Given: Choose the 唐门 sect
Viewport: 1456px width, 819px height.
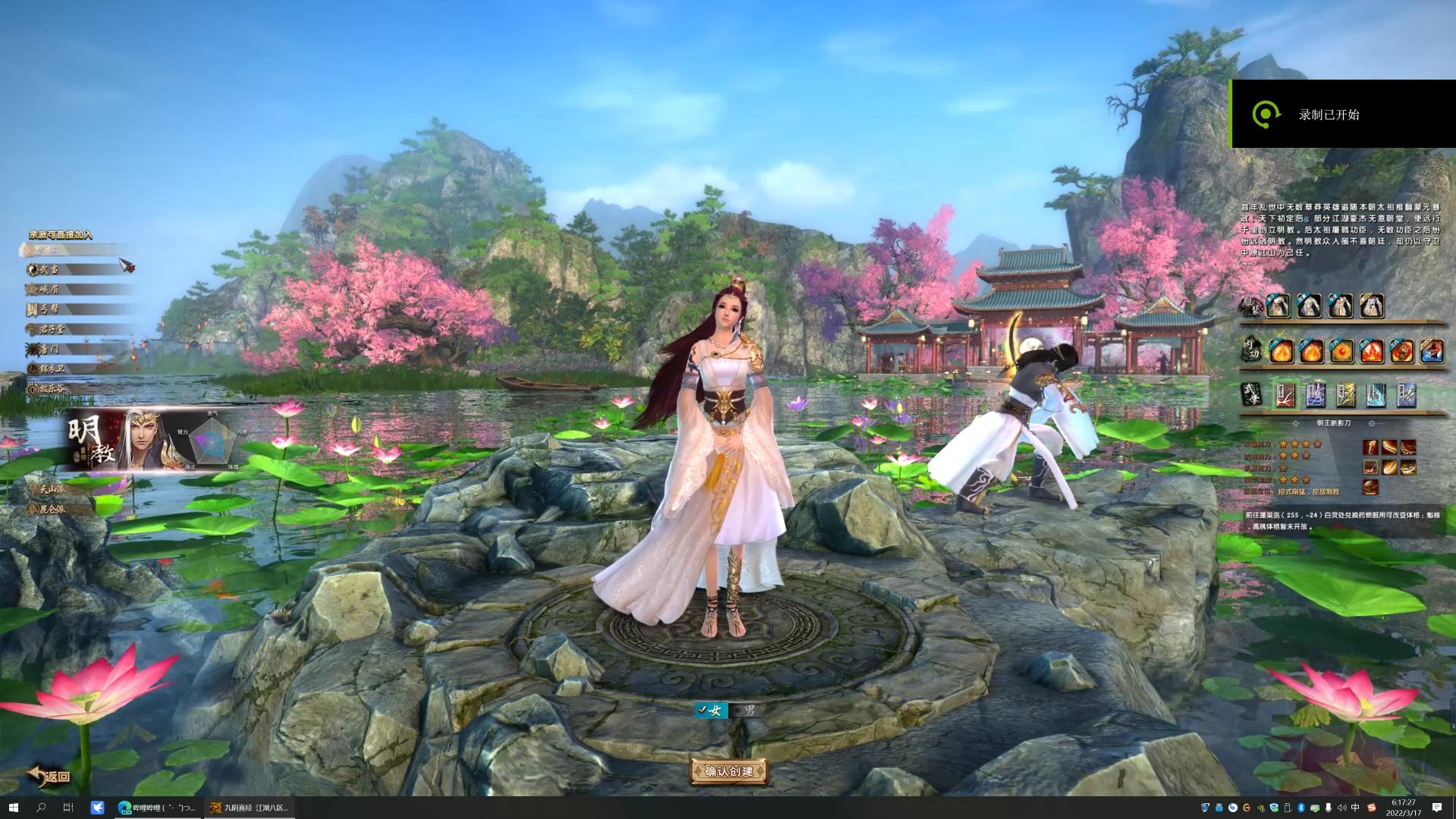Looking at the screenshot, I should (x=50, y=349).
